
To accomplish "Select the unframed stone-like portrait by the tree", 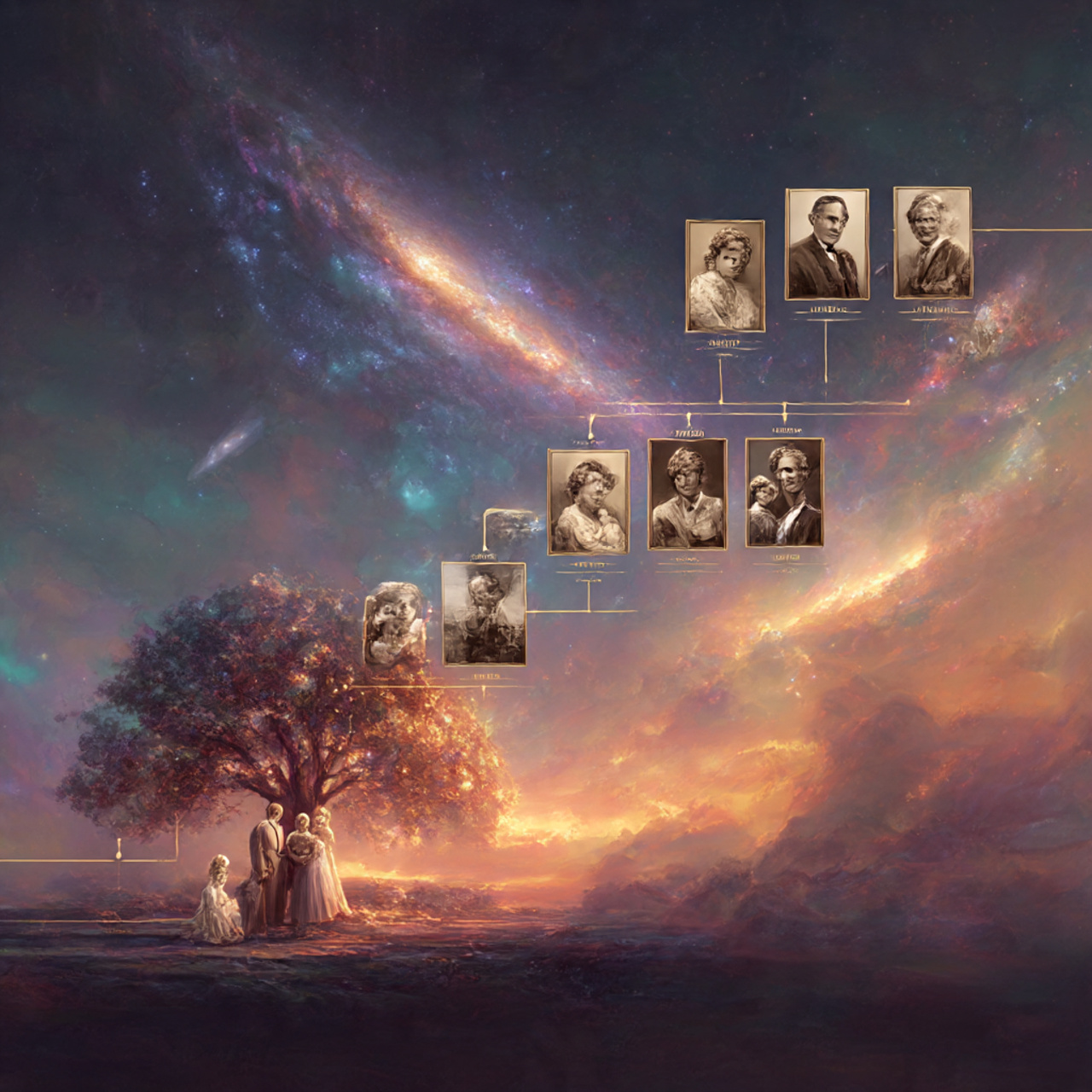I will click(395, 624).
